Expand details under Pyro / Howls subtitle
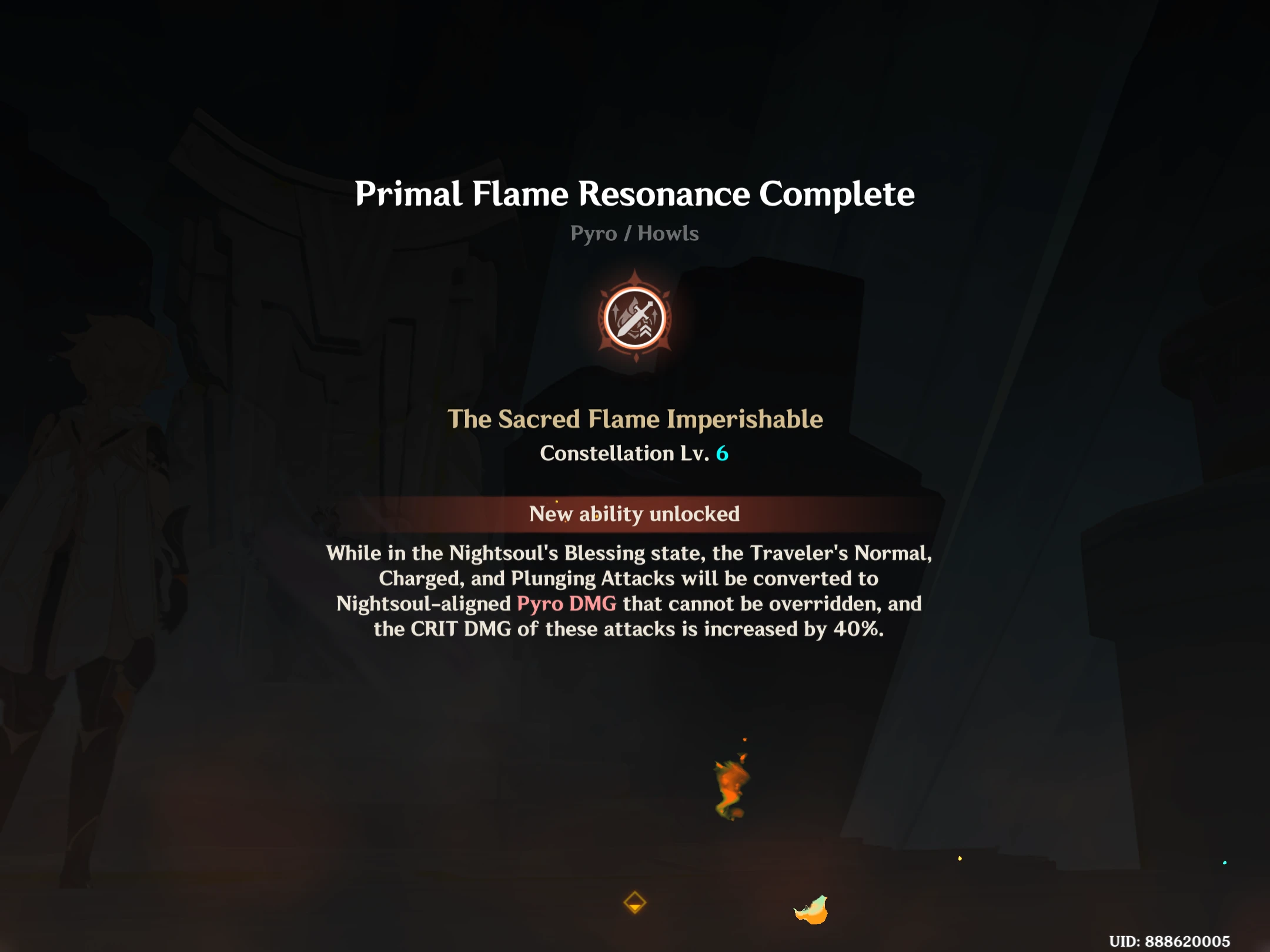The width and height of the screenshot is (1270, 952). 635,233
